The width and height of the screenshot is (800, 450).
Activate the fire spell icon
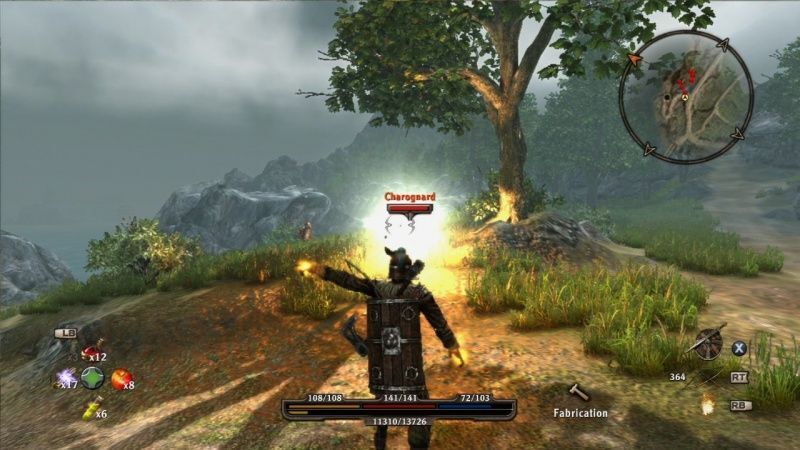tap(707, 404)
